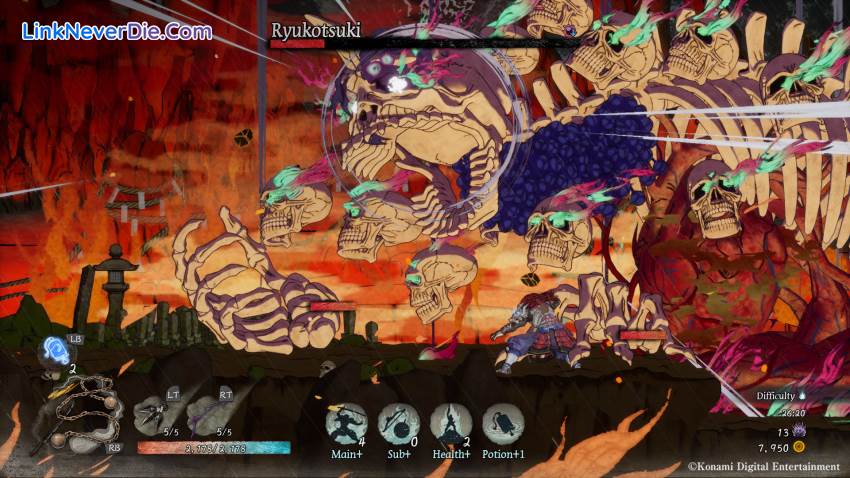The height and width of the screenshot is (478, 850).
Task: Choose the kunai sub-weapon slot
Action: pyautogui.click(x=155, y=412)
